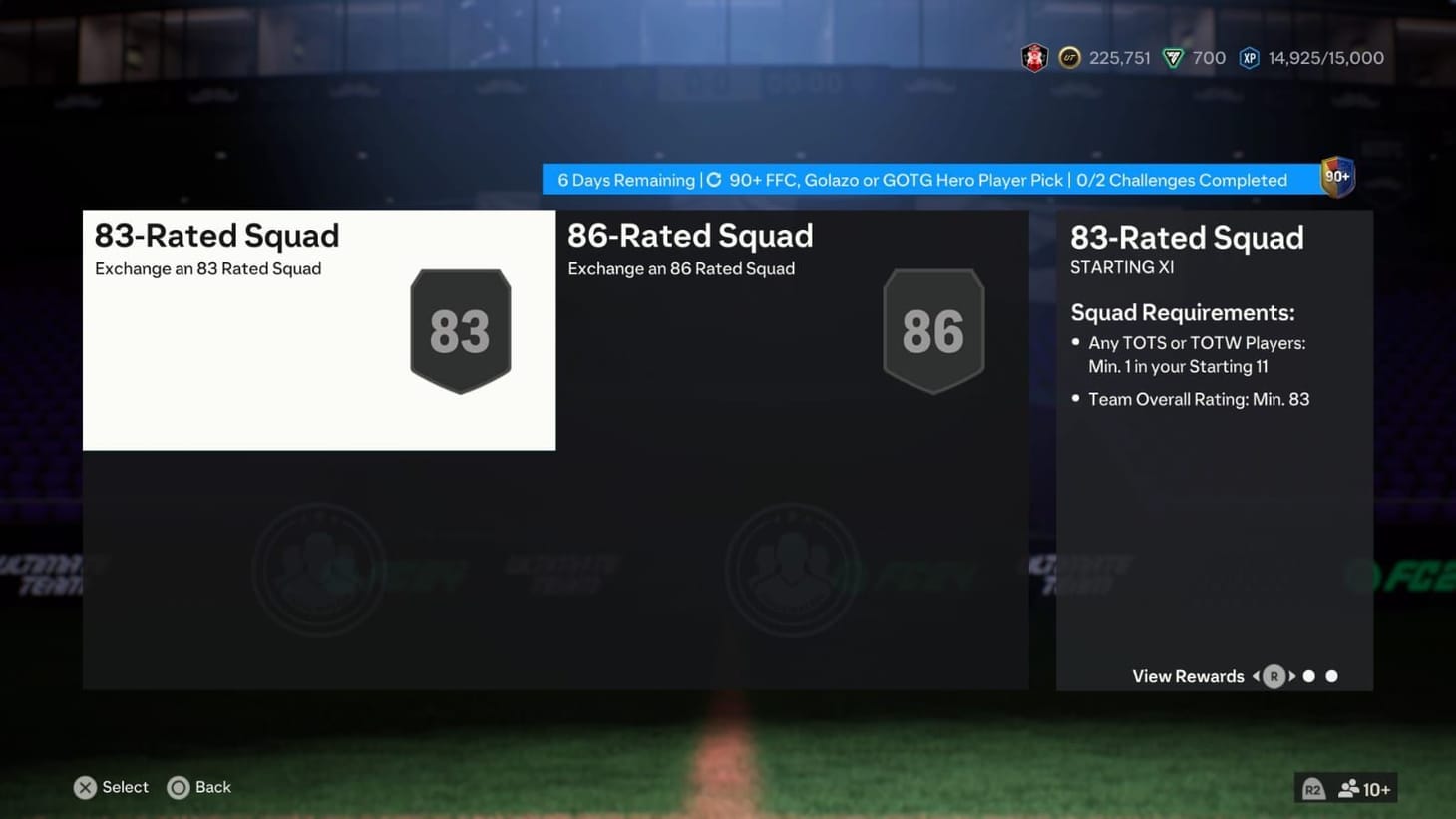Select the gold coins icon near the balance
Image resolution: width=1456 pixels, height=819 pixels.
coord(1067,57)
